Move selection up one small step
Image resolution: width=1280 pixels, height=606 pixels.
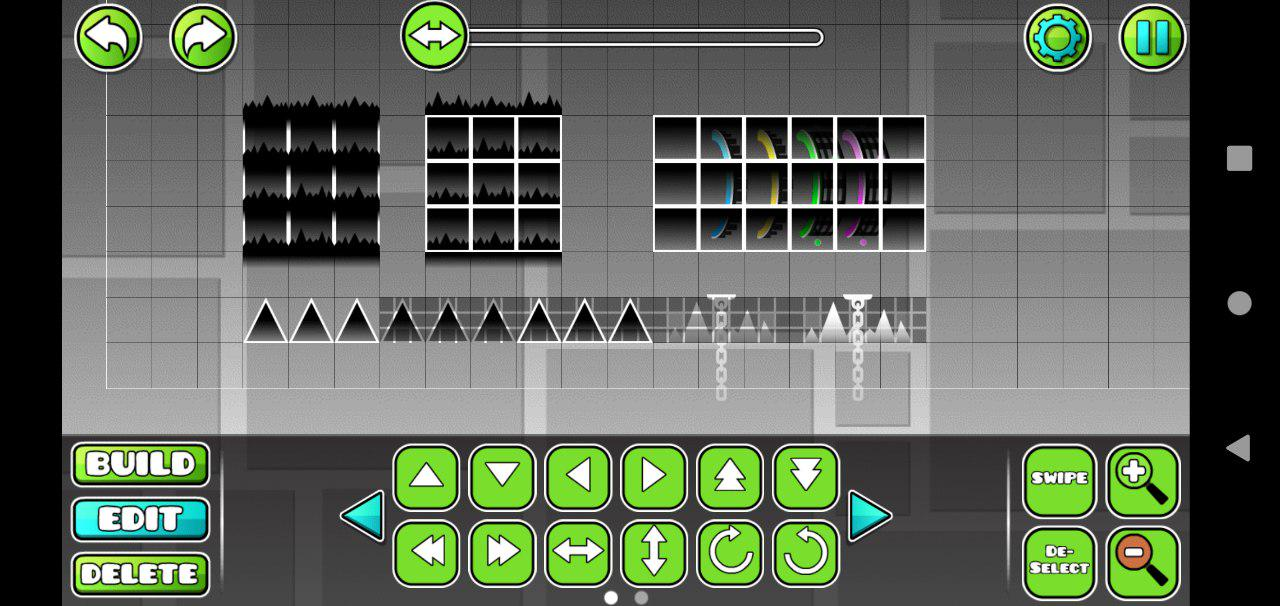pyautogui.click(x=427, y=477)
